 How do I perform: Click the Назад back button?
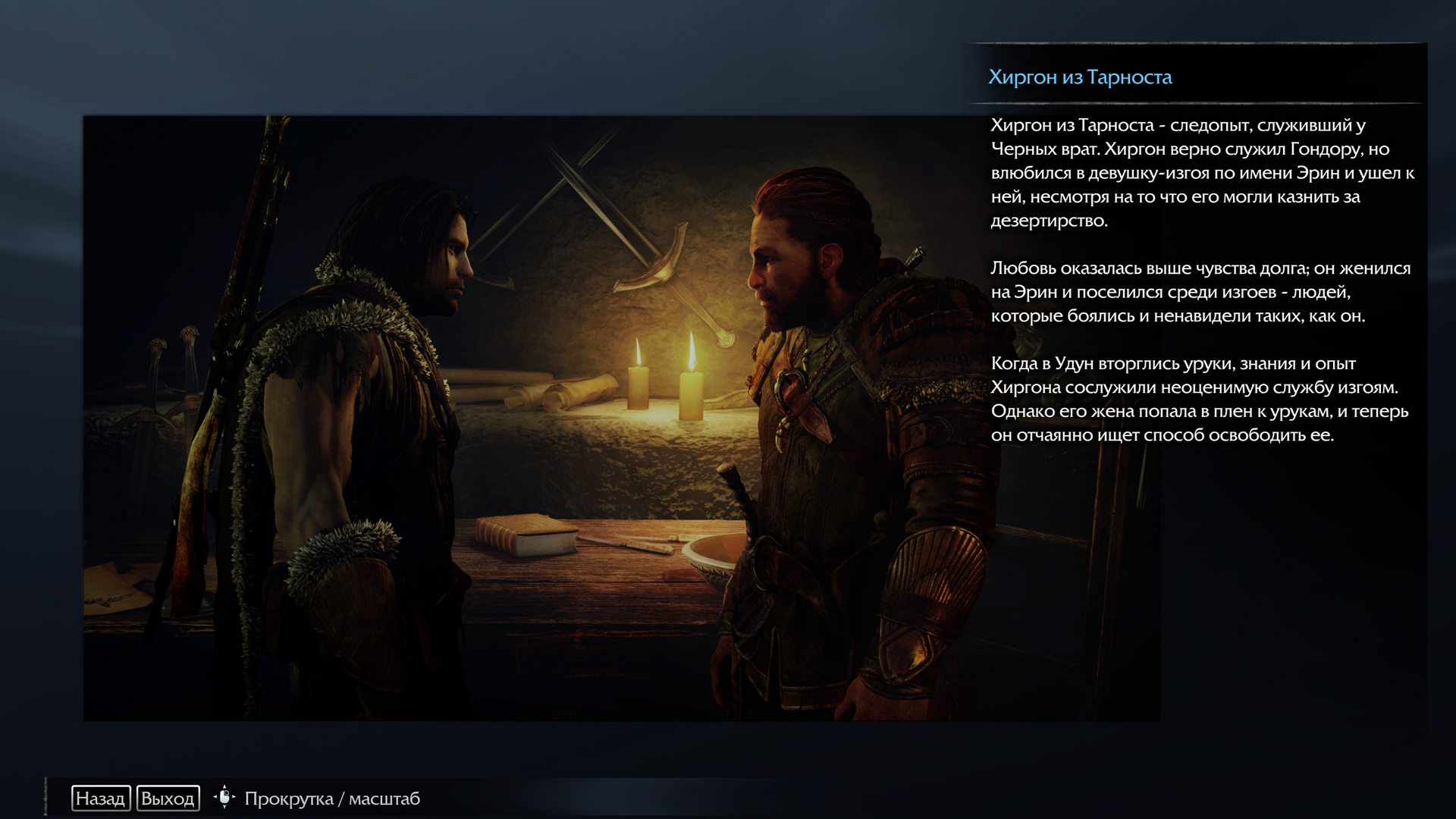click(x=101, y=799)
